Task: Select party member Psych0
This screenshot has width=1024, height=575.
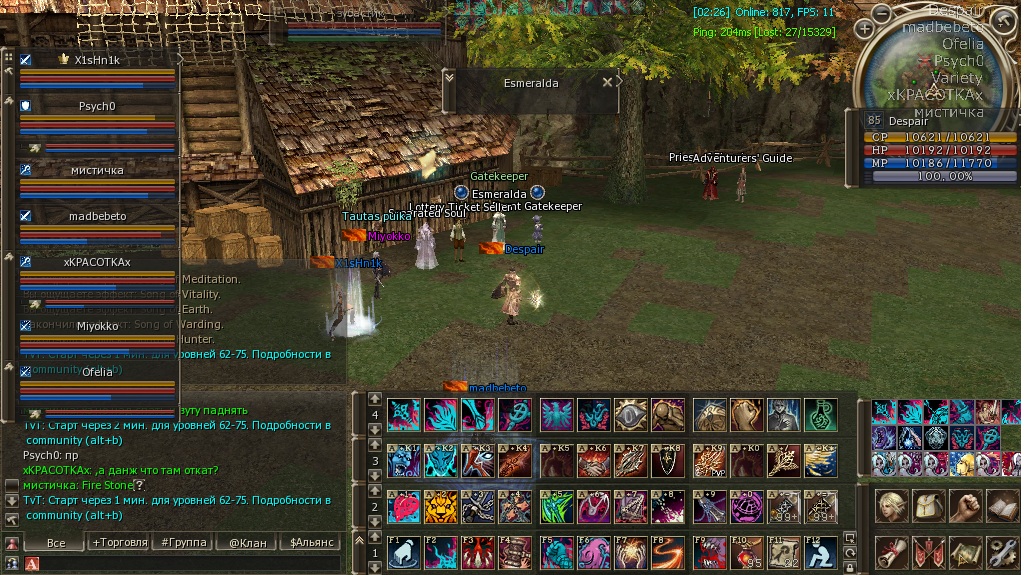Action: tap(97, 106)
